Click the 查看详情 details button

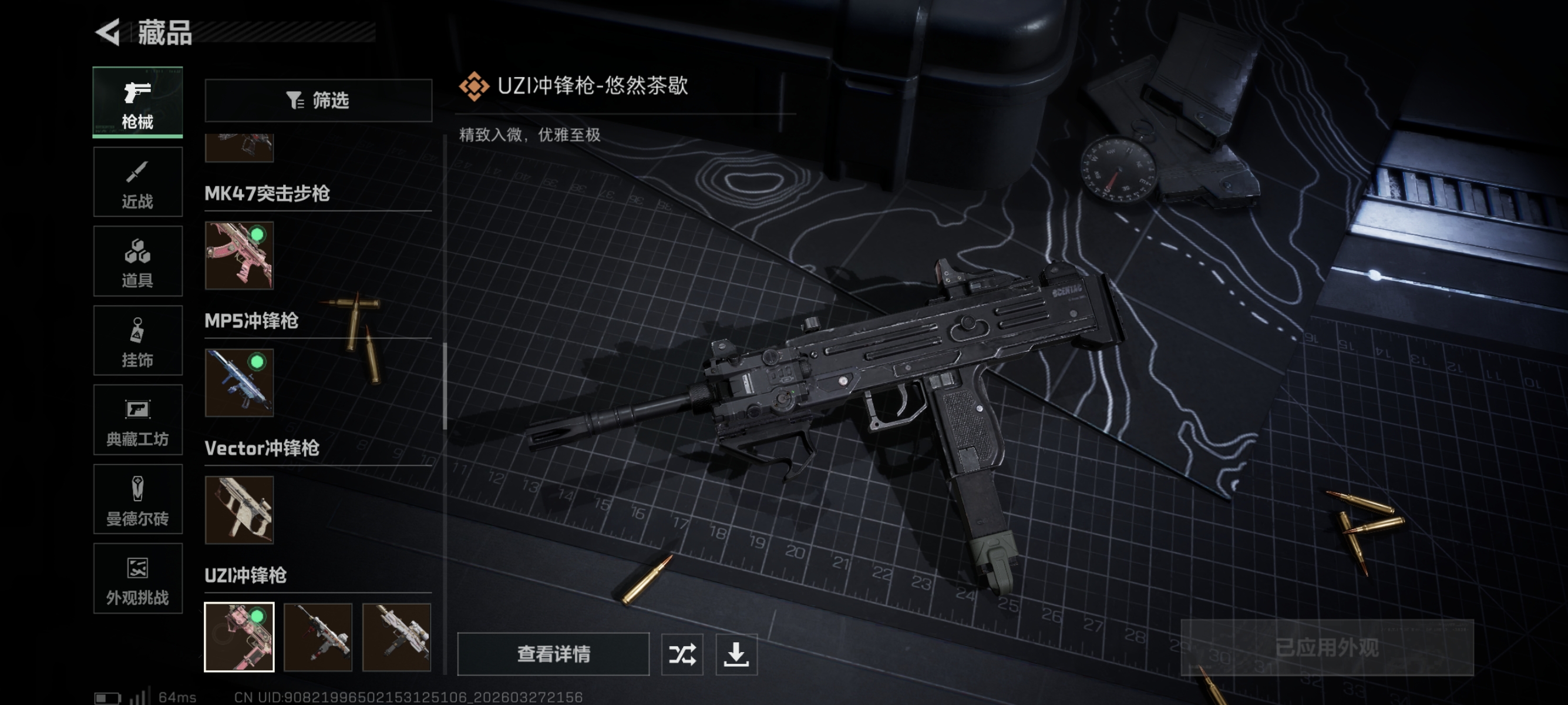[x=553, y=654]
